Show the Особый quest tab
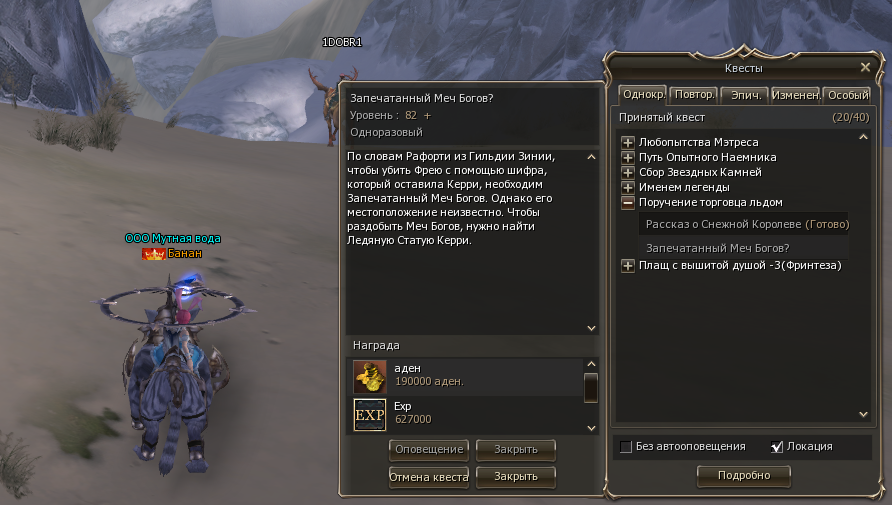The width and height of the screenshot is (892, 505). [847, 95]
